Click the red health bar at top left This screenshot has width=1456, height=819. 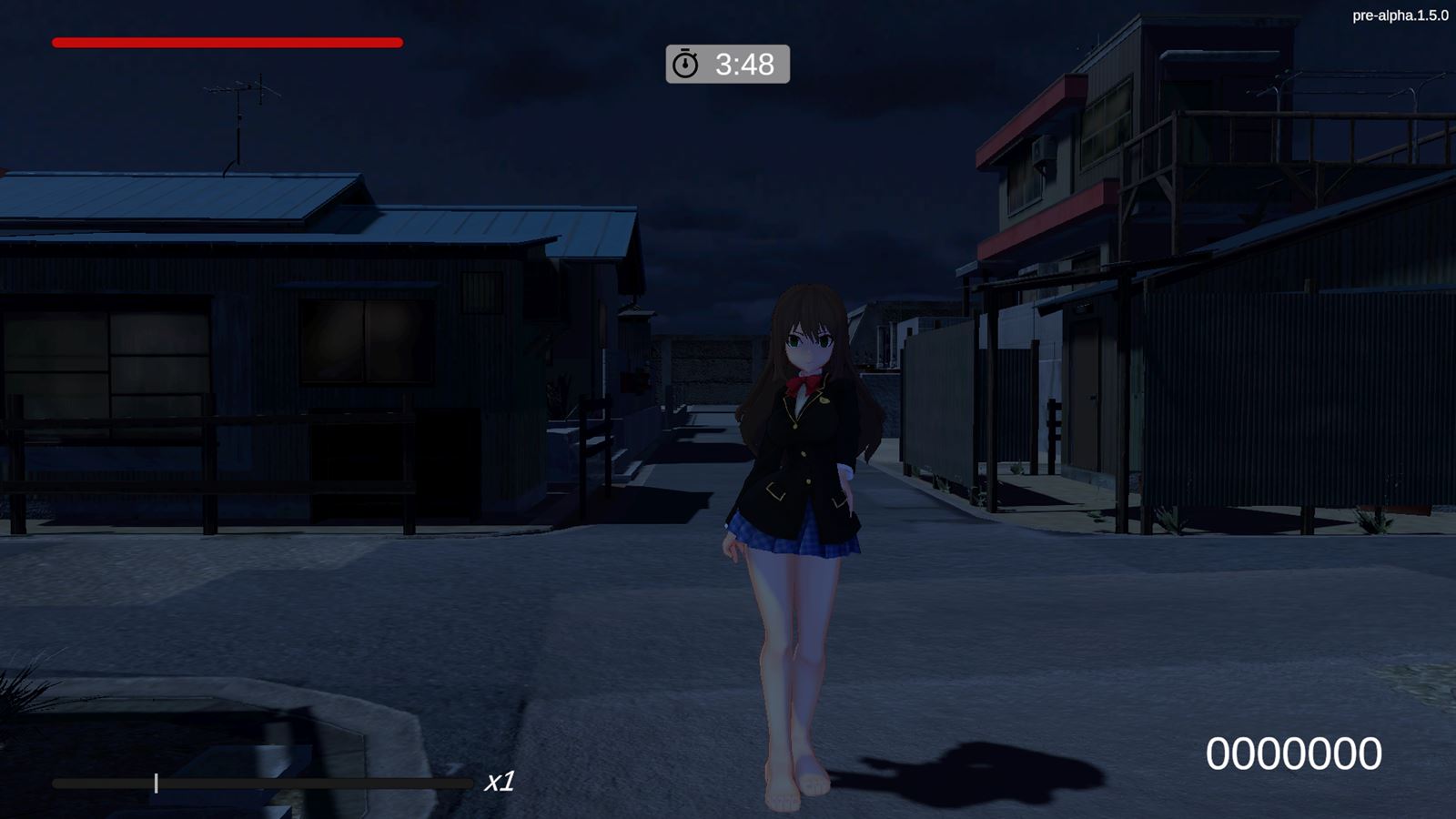click(226, 42)
